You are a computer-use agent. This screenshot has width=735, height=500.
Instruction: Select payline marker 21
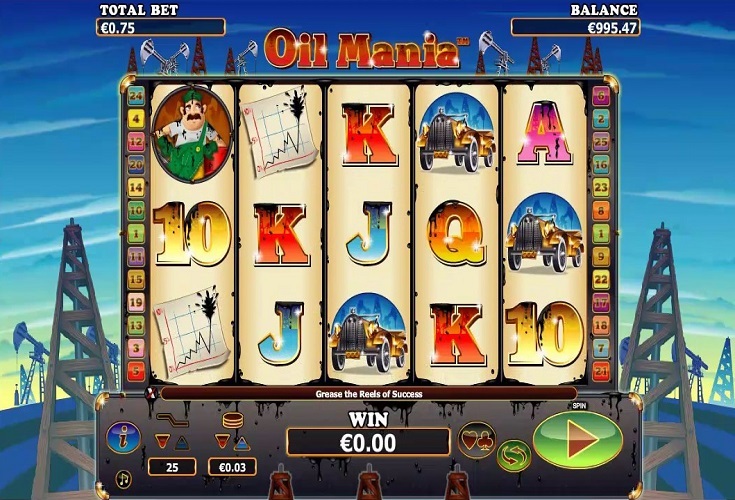(x=601, y=371)
